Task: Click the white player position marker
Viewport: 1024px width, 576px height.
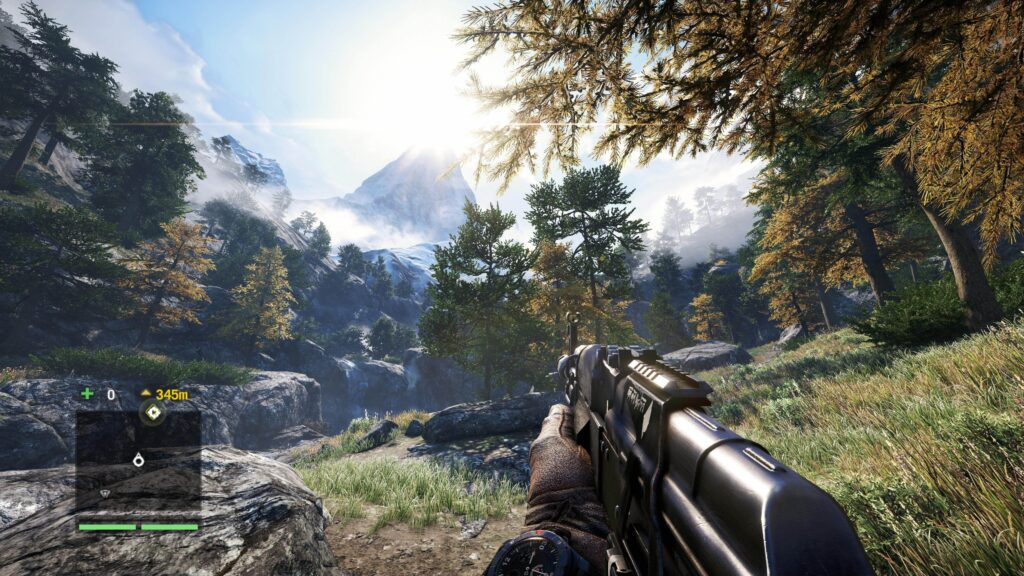Action: coord(138,460)
